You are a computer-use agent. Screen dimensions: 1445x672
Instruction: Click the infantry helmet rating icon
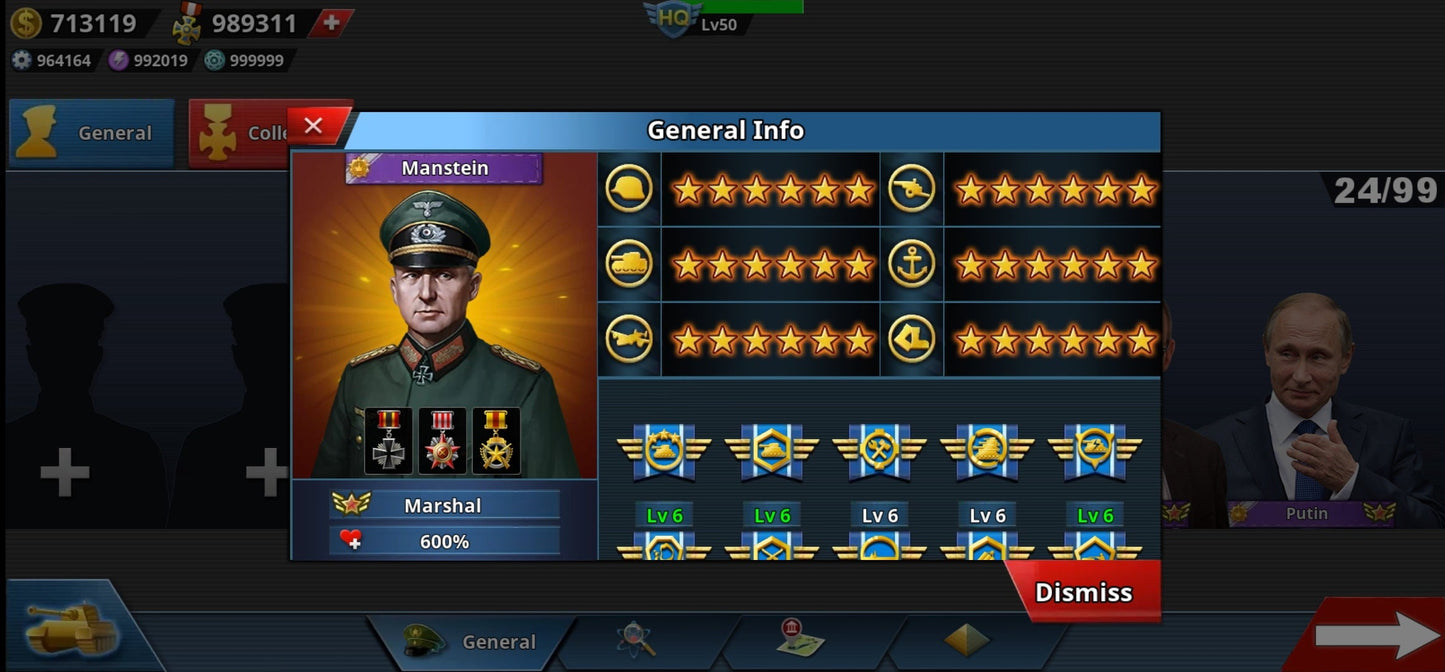coord(629,188)
